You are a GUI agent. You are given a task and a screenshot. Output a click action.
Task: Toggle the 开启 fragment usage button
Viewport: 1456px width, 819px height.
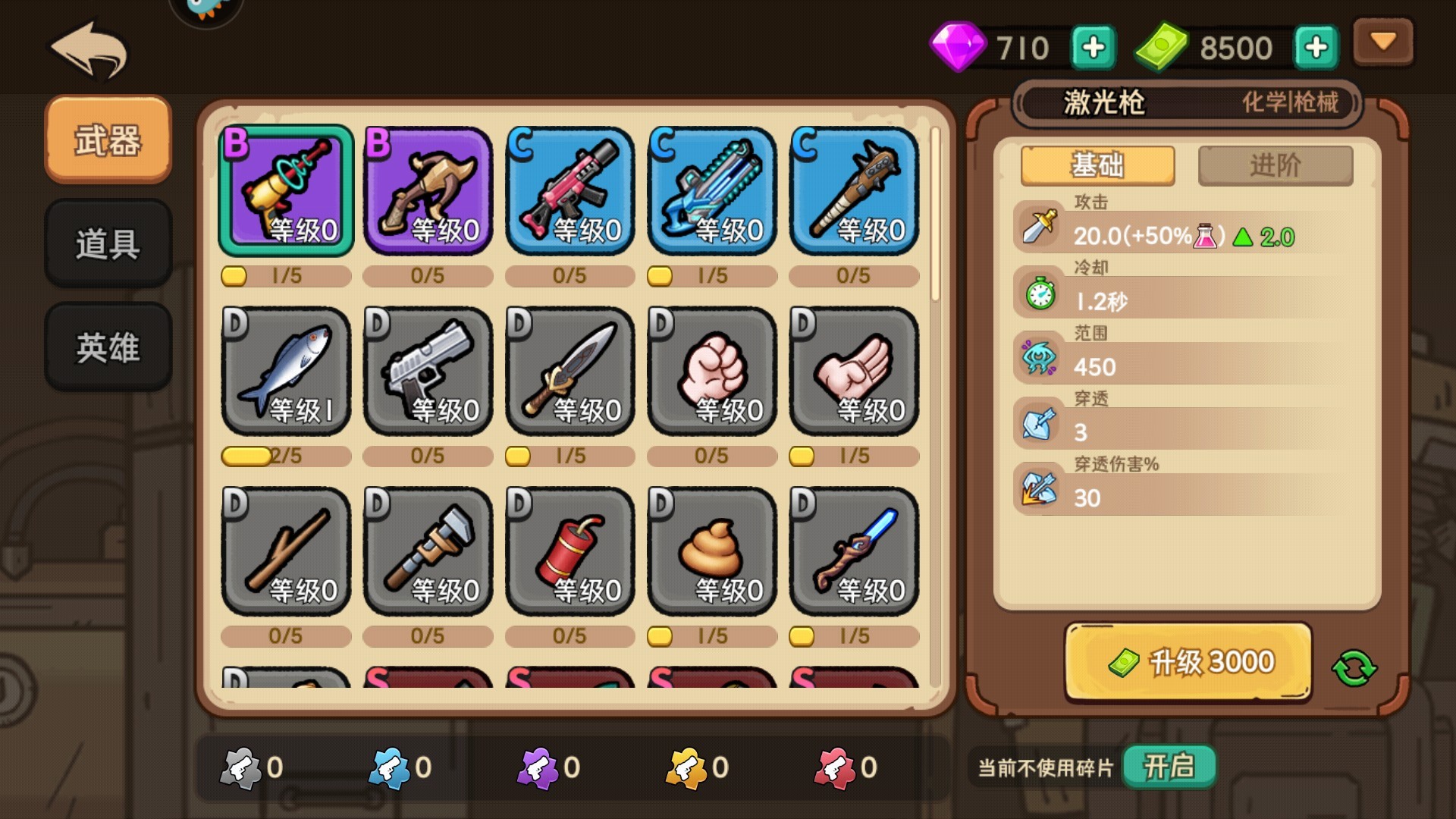click(1169, 767)
